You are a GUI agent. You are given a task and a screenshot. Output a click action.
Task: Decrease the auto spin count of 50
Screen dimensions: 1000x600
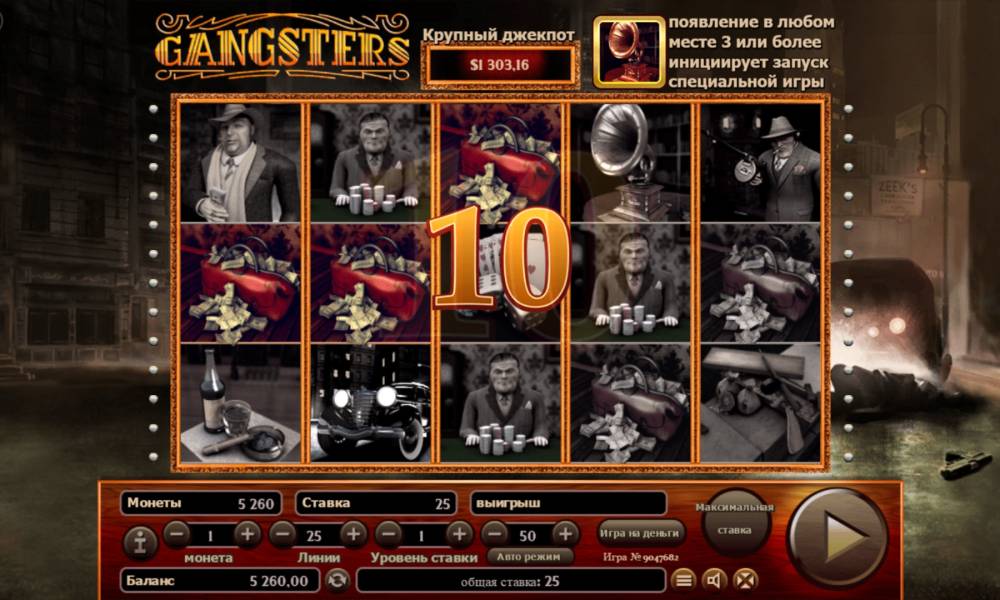[x=495, y=533]
